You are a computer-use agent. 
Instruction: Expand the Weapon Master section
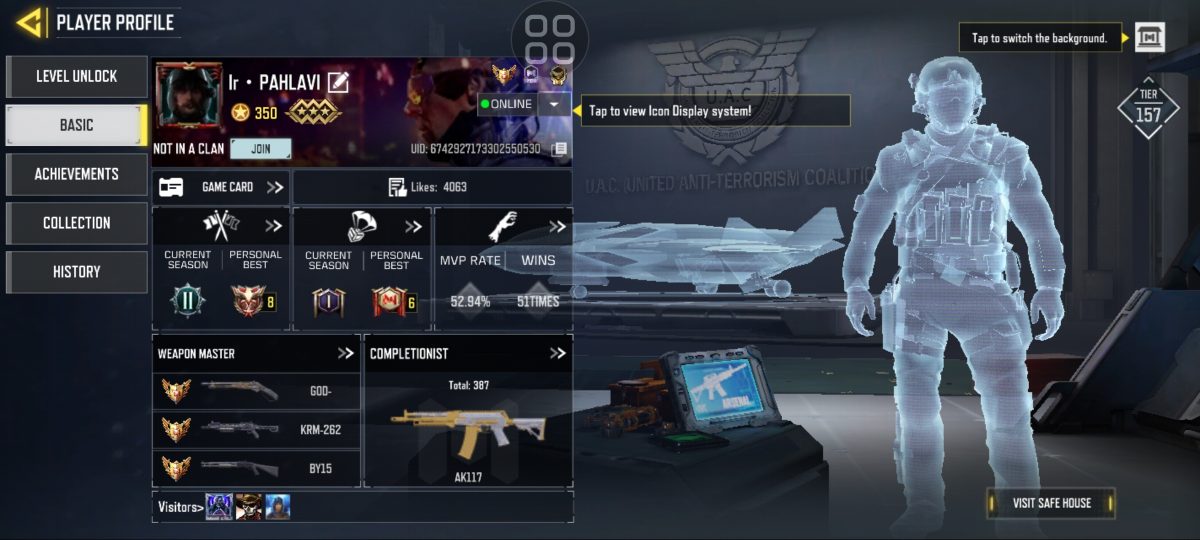coord(346,353)
